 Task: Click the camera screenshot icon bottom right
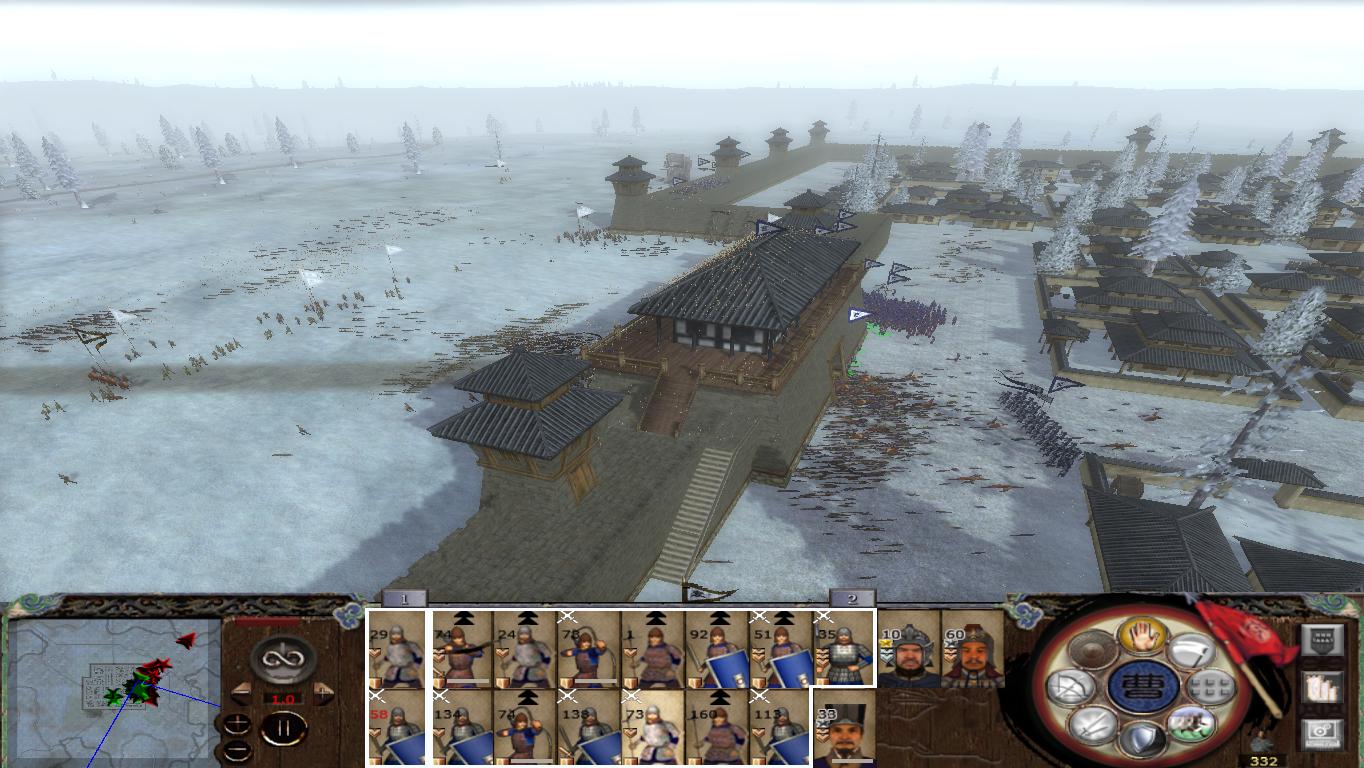tap(1321, 731)
